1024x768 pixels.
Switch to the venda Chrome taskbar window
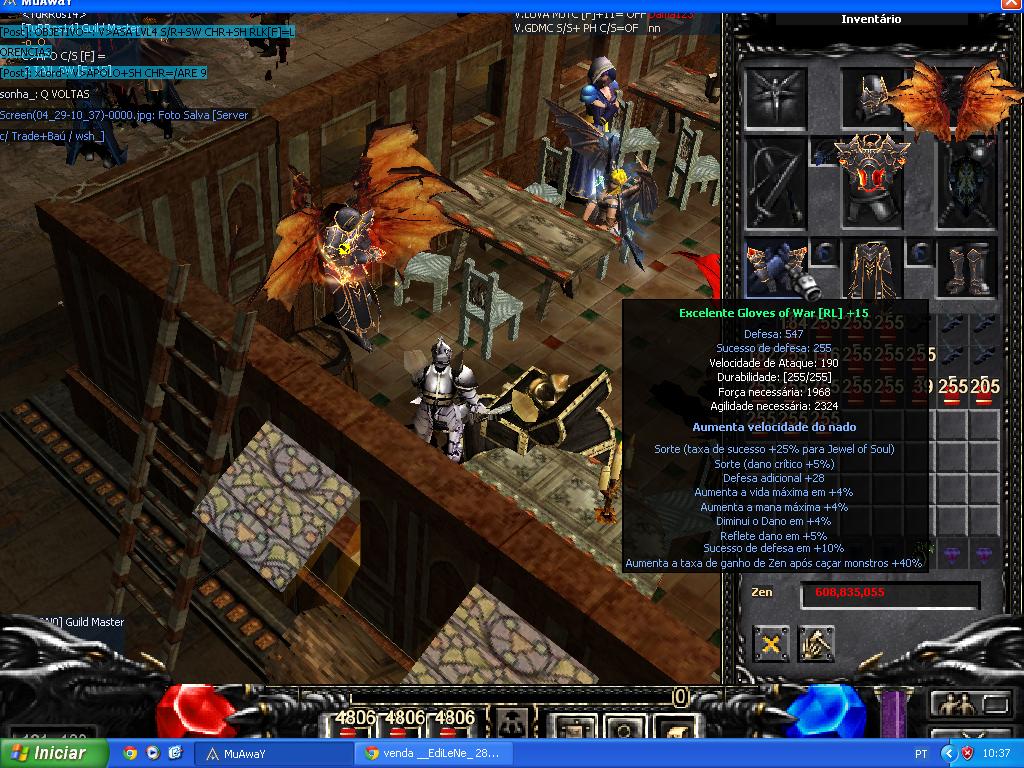433,753
